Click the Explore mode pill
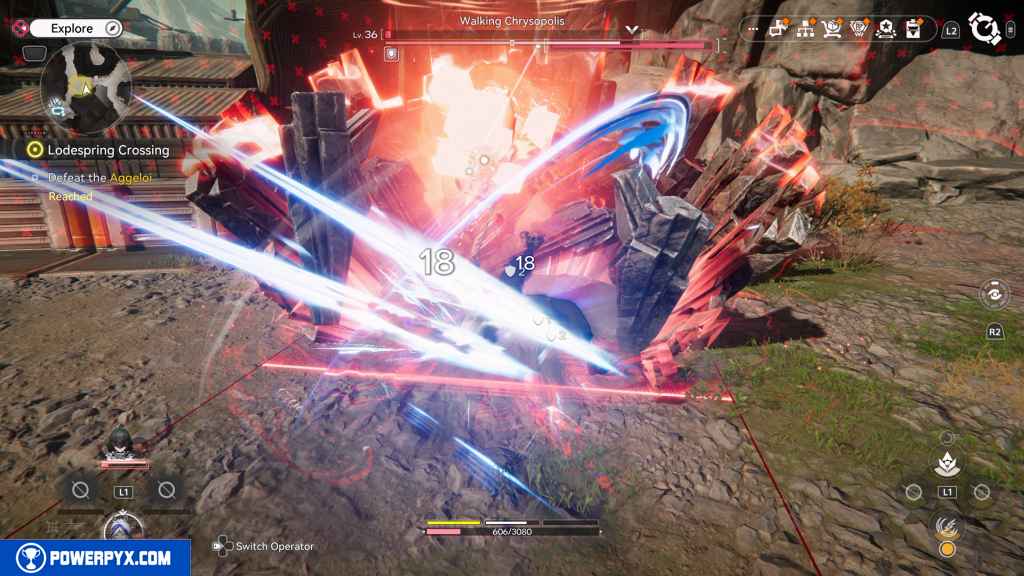The image size is (1024, 576). (x=76, y=28)
